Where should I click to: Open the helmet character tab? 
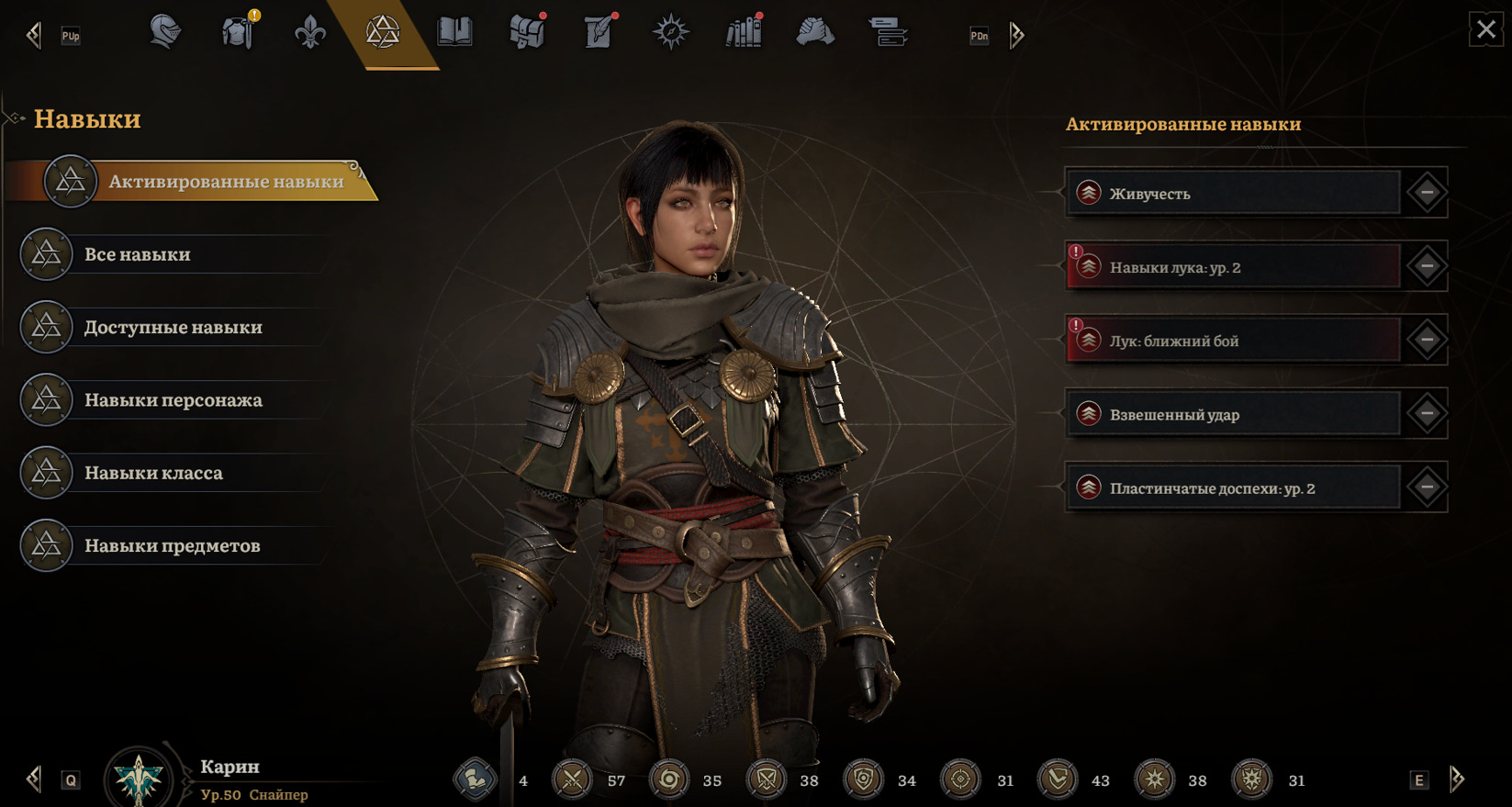point(165,33)
